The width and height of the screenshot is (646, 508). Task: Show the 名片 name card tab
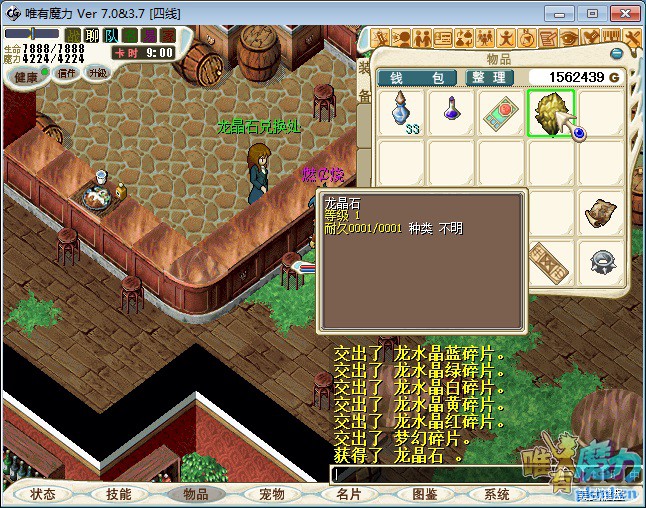tap(348, 494)
